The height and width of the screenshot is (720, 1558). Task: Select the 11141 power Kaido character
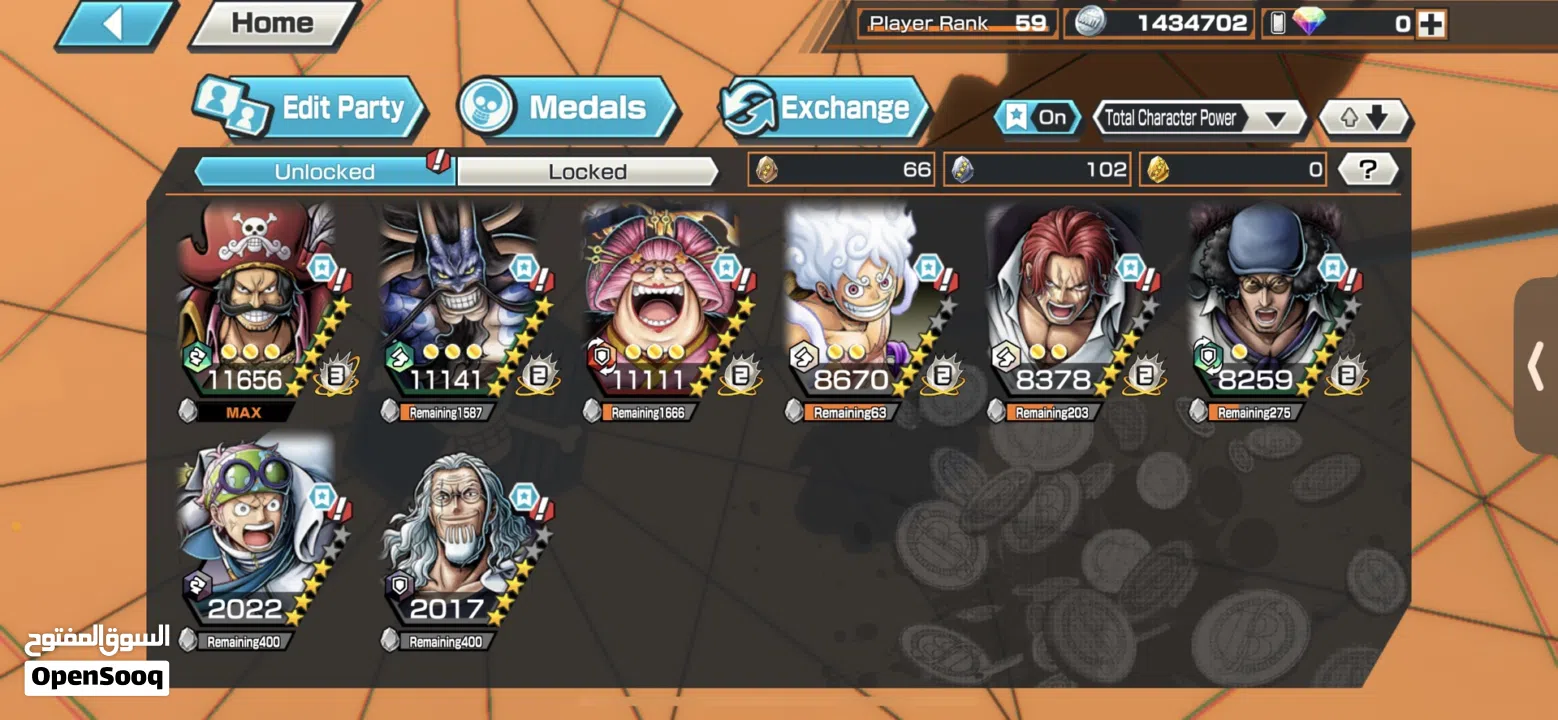(x=459, y=300)
